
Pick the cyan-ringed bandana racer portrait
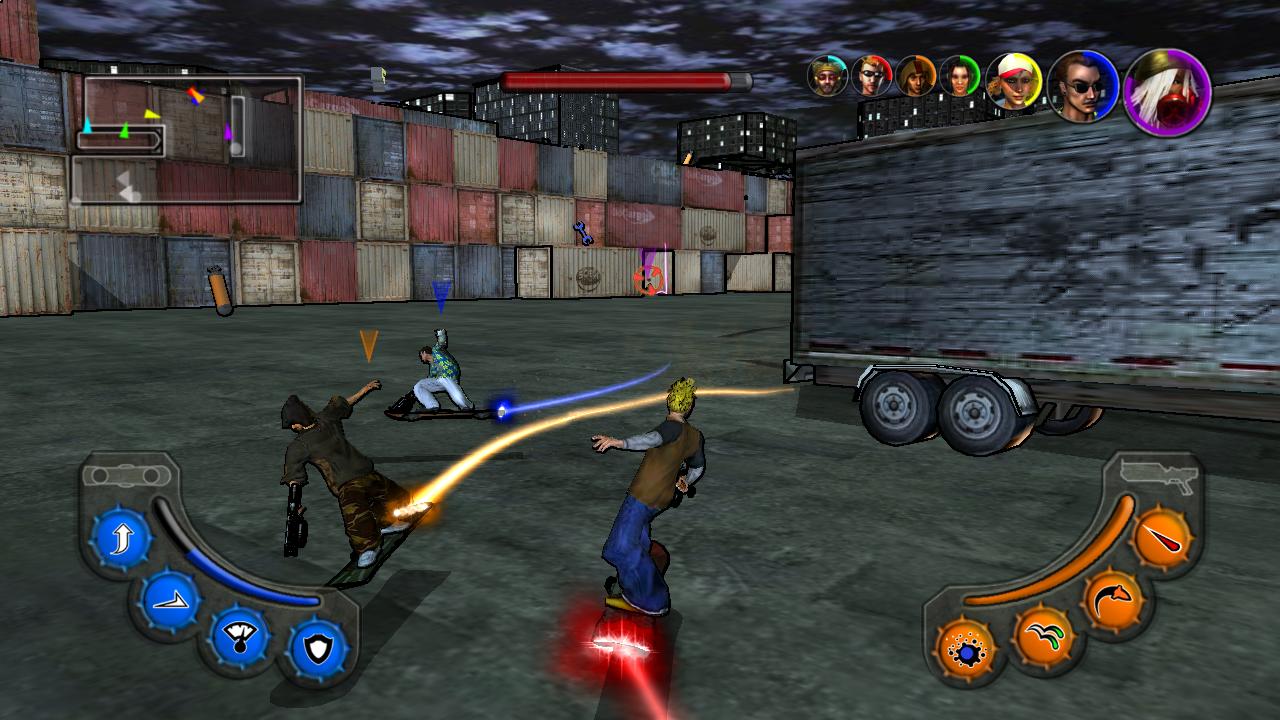coord(828,76)
